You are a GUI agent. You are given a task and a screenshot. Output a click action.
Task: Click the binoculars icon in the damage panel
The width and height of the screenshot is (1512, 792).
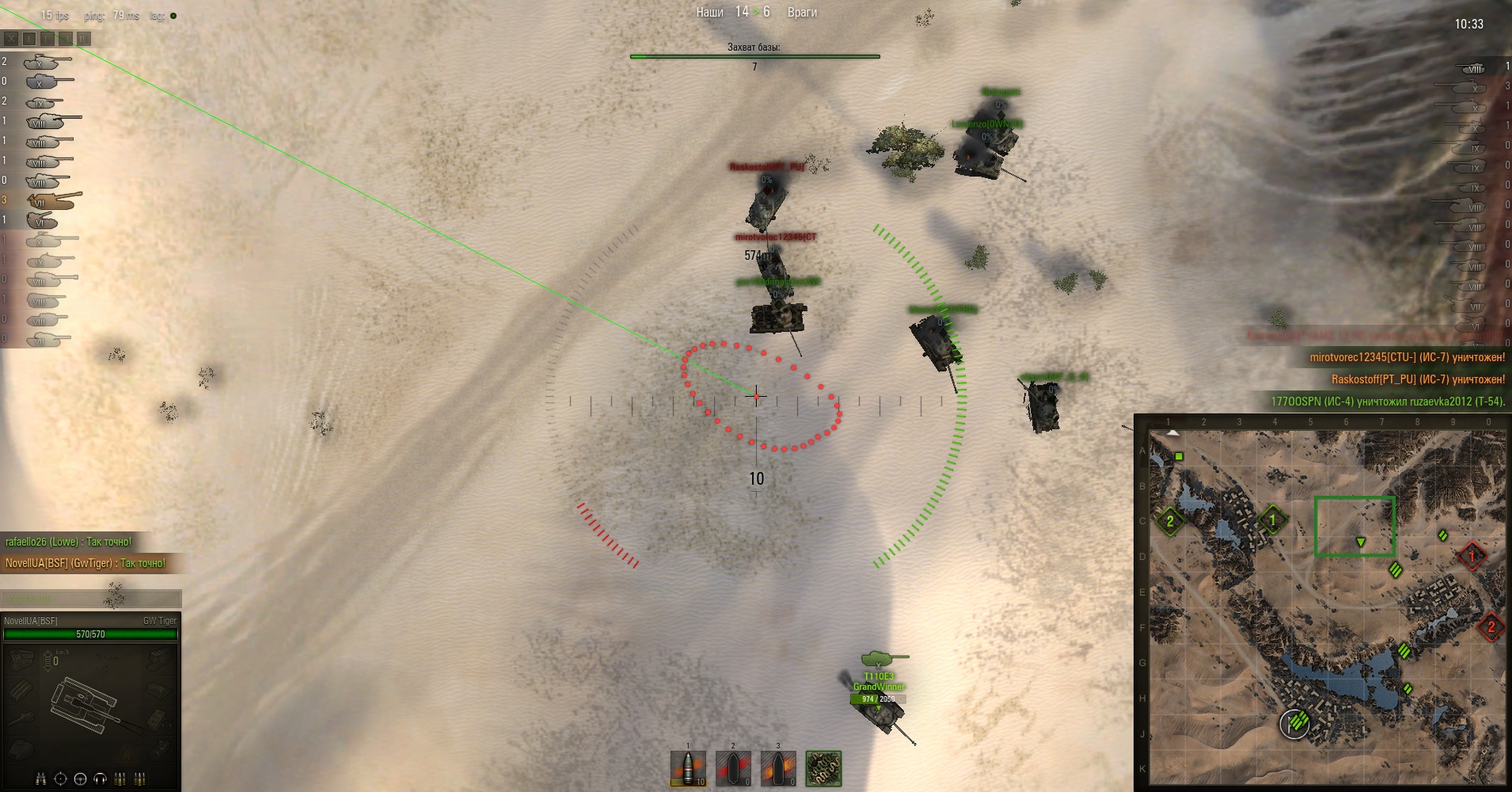[41, 779]
